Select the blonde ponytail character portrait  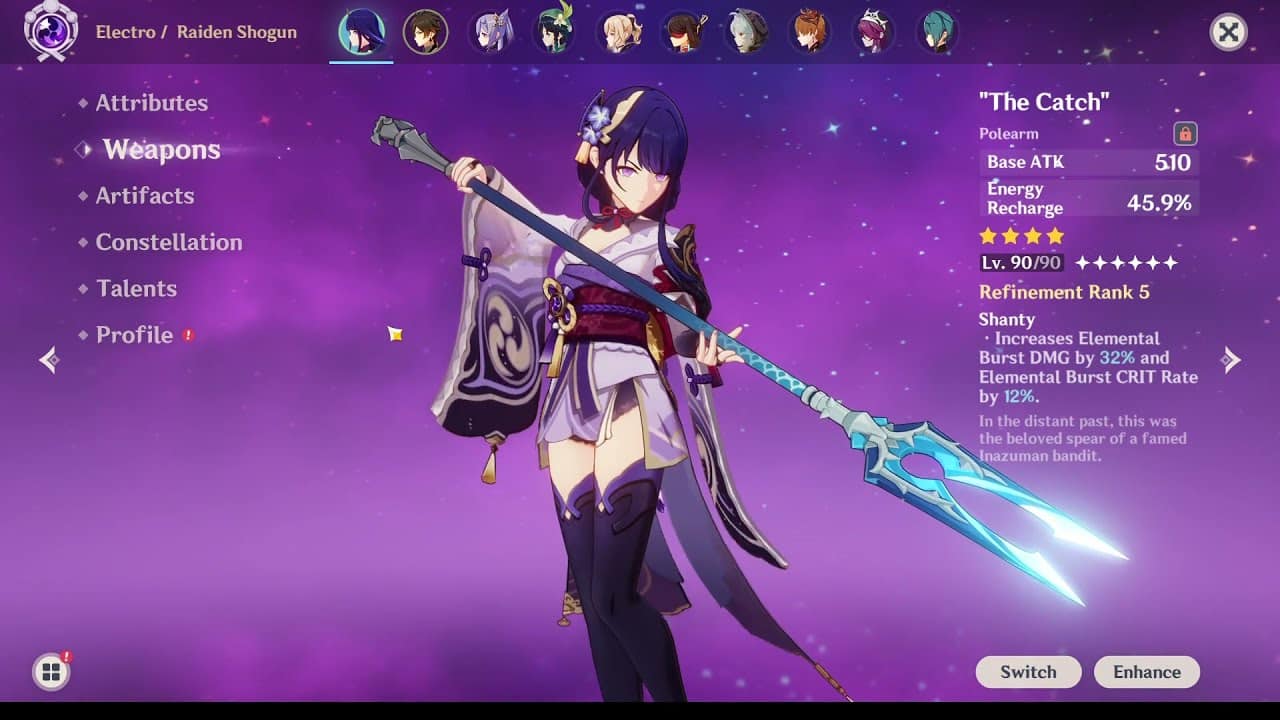click(x=619, y=33)
